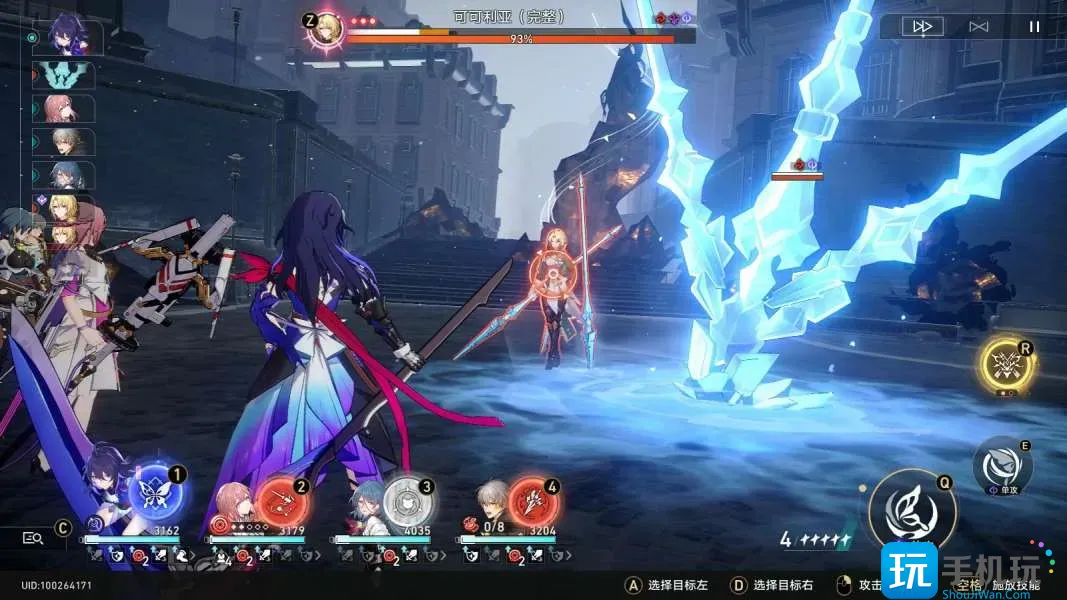Select the pink-haired portrait in turn order
The image size is (1067, 600).
(68, 109)
